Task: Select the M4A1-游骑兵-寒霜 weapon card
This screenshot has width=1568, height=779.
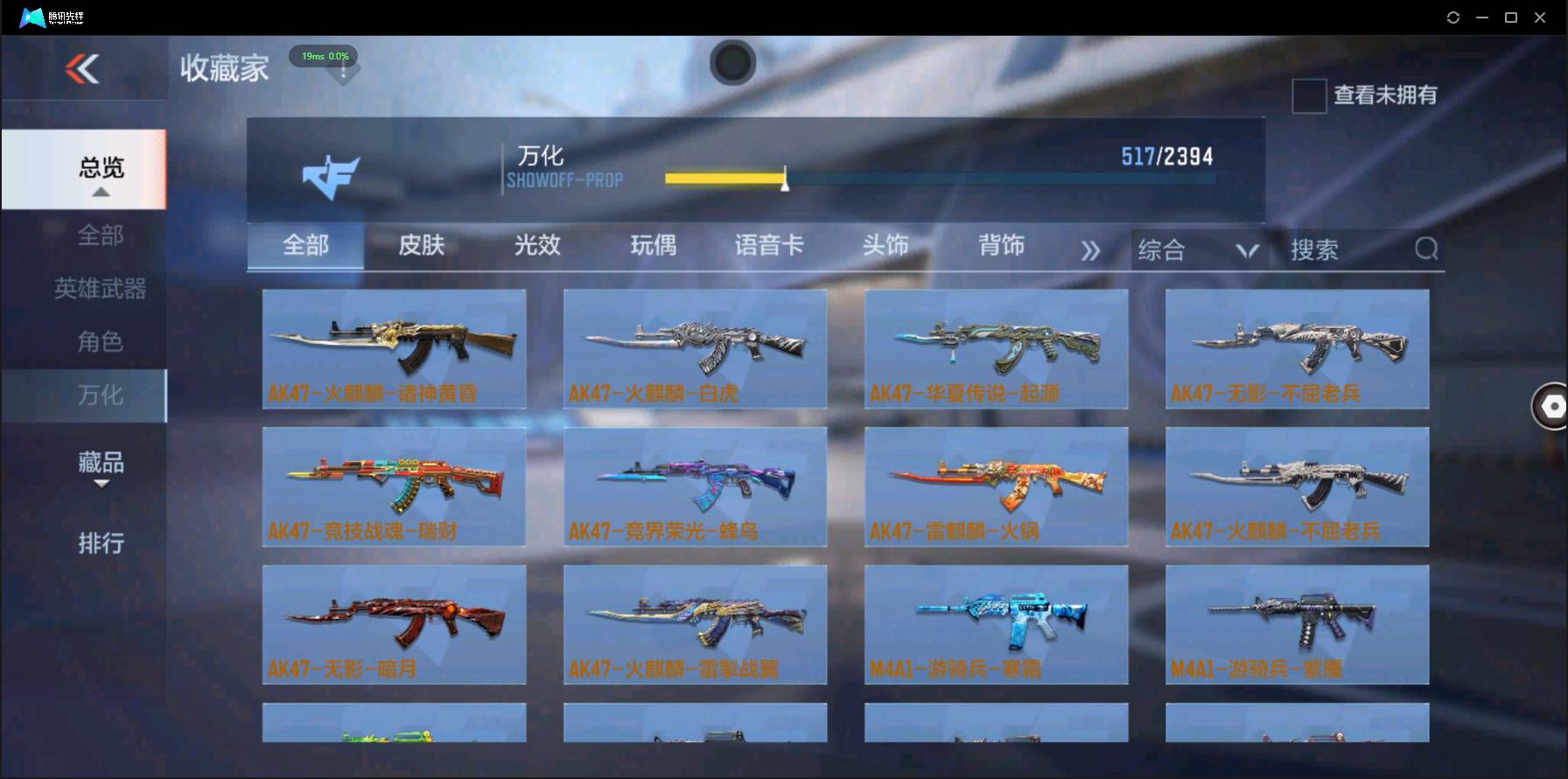Action: point(996,624)
